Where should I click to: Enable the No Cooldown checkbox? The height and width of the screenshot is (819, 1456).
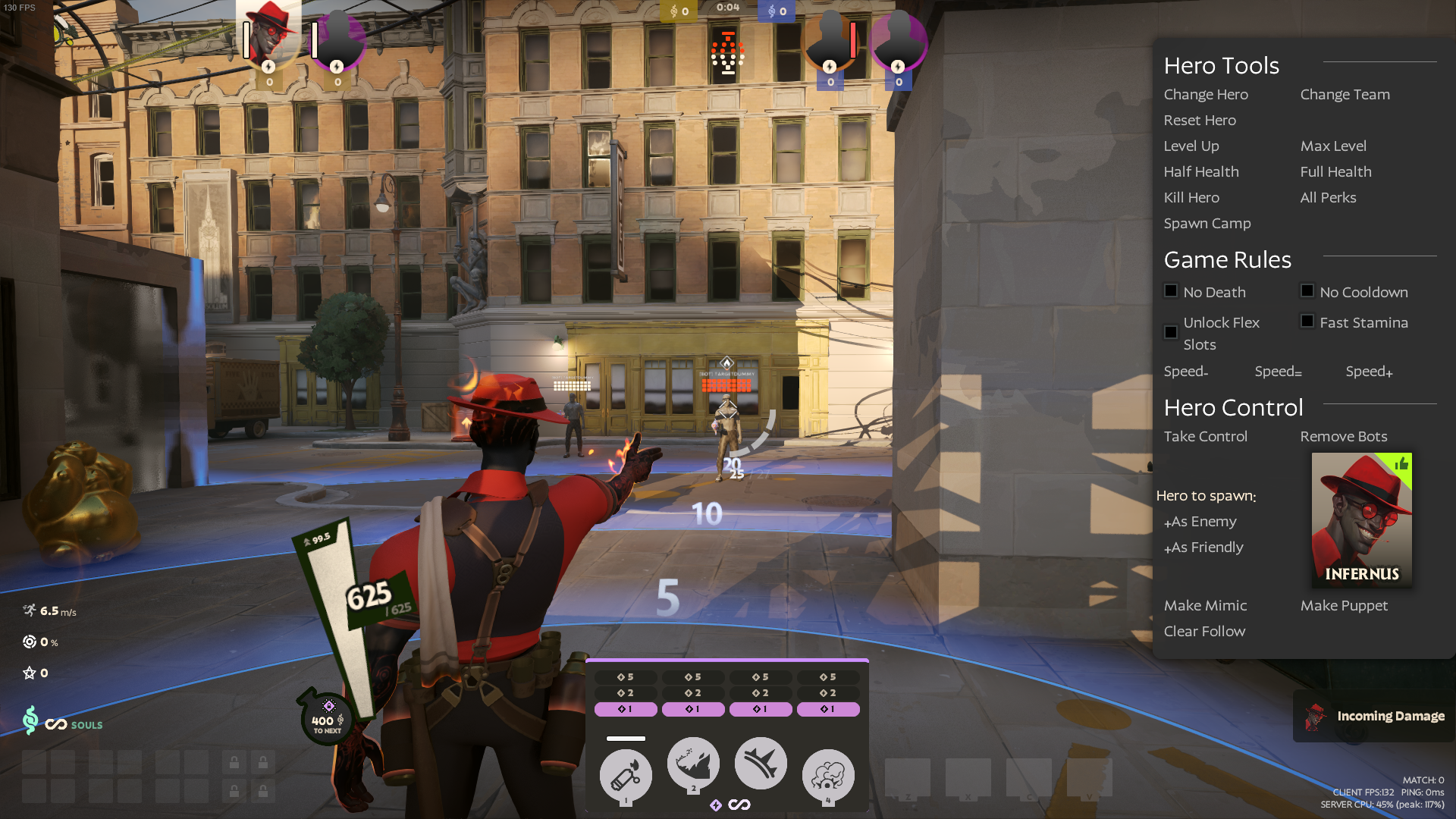[1307, 291]
